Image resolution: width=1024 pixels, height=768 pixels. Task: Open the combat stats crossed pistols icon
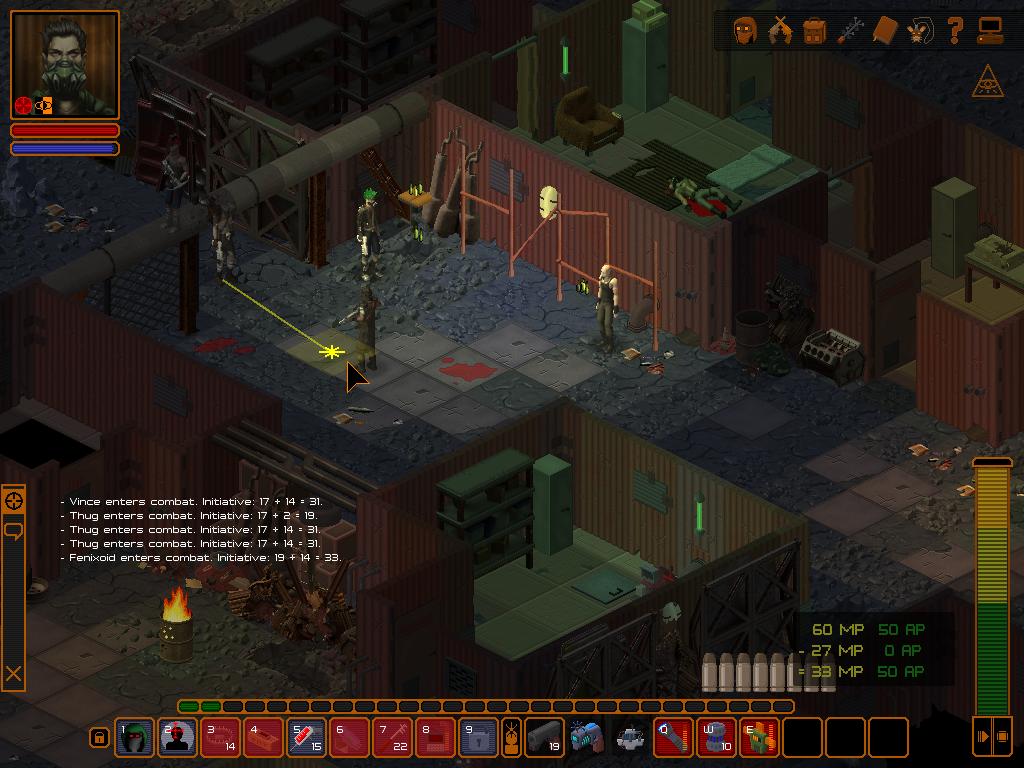click(780, 31)
